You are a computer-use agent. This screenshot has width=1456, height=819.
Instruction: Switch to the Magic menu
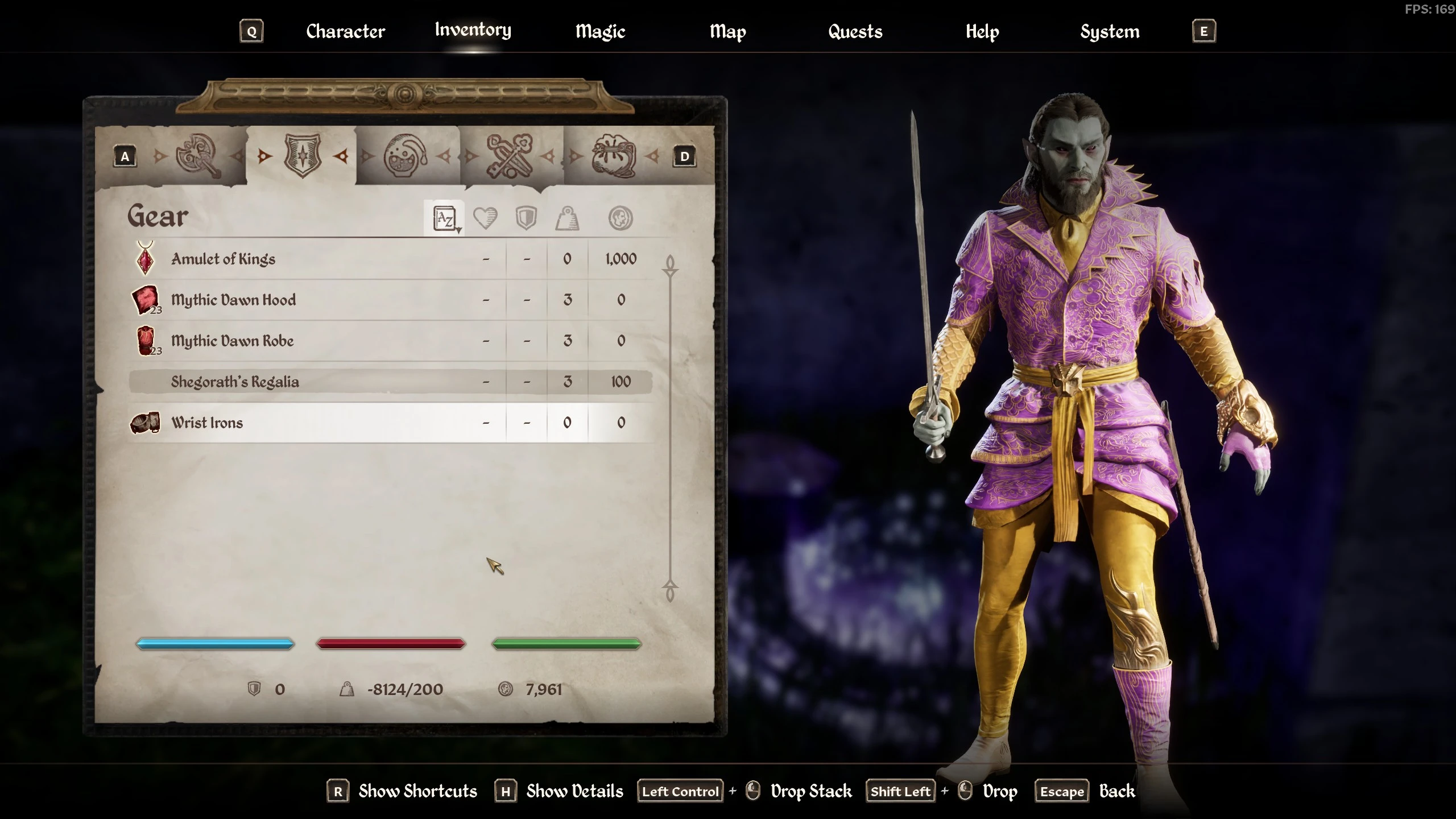pos(600,31)
